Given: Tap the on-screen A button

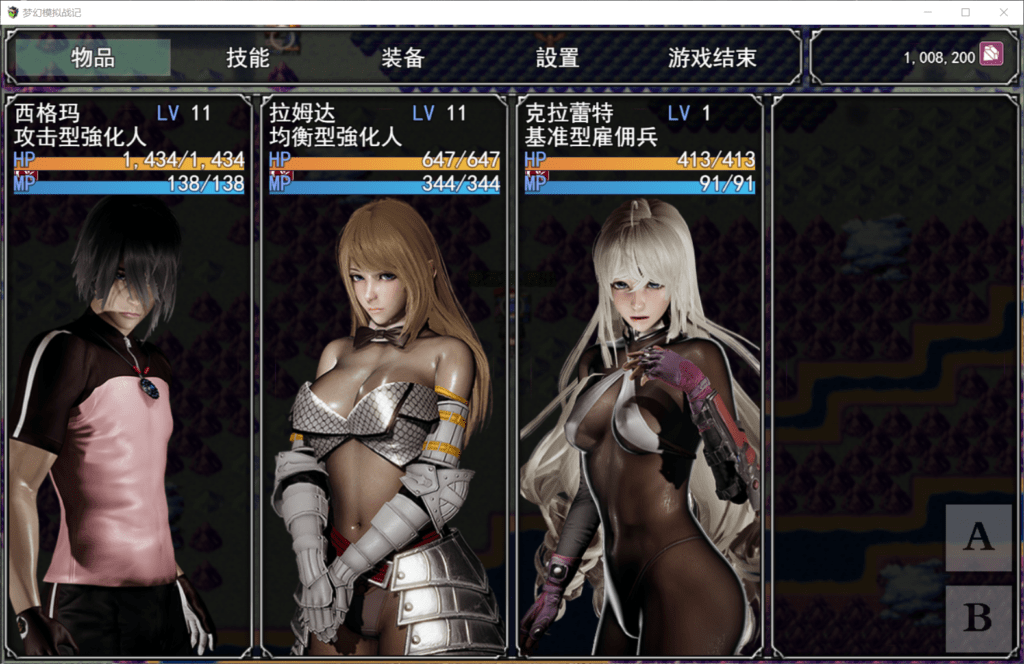Looking at the screenshot, I should tap(978, 538).
